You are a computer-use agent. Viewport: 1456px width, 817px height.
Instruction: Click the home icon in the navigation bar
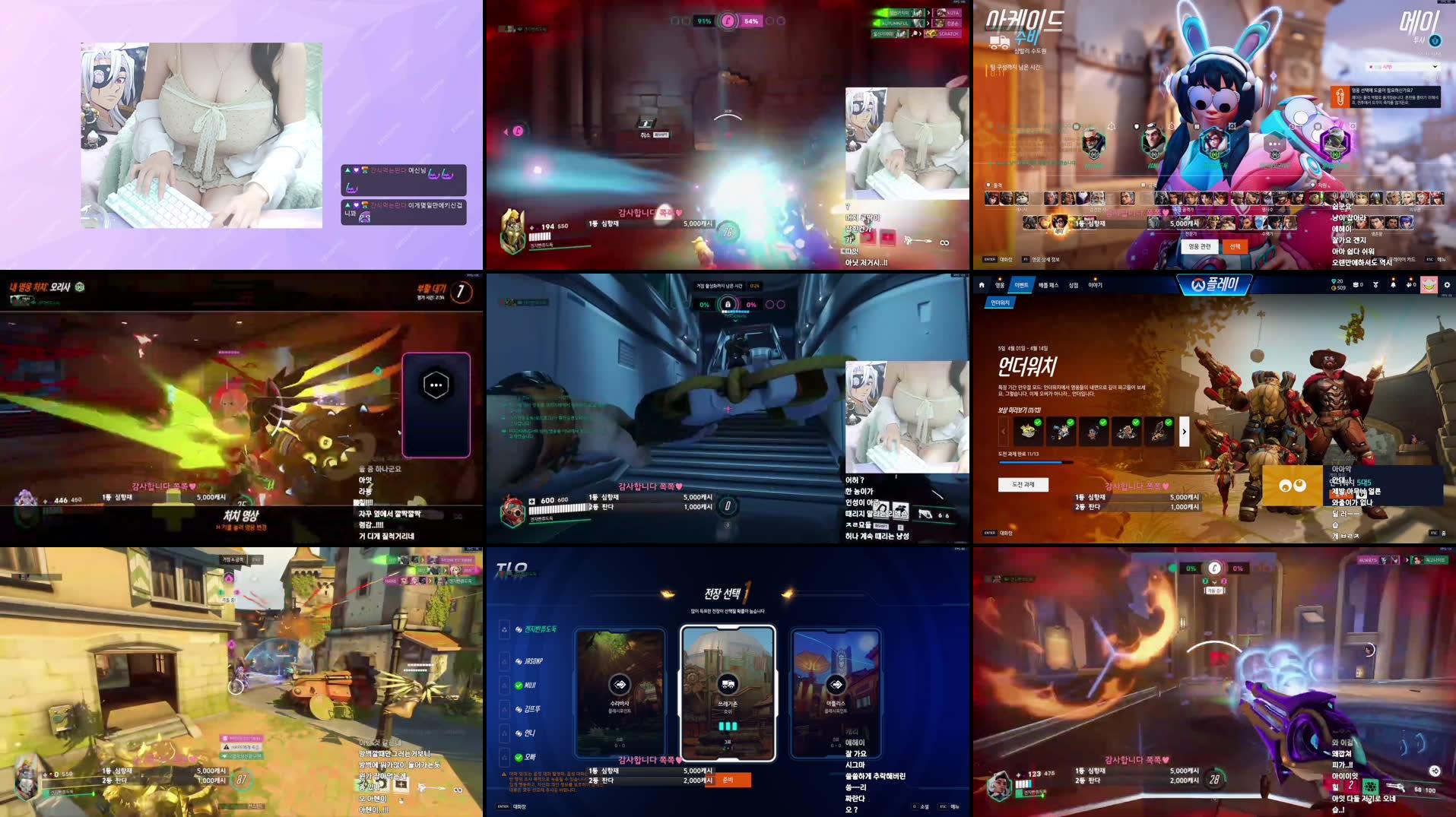point(982,284)
